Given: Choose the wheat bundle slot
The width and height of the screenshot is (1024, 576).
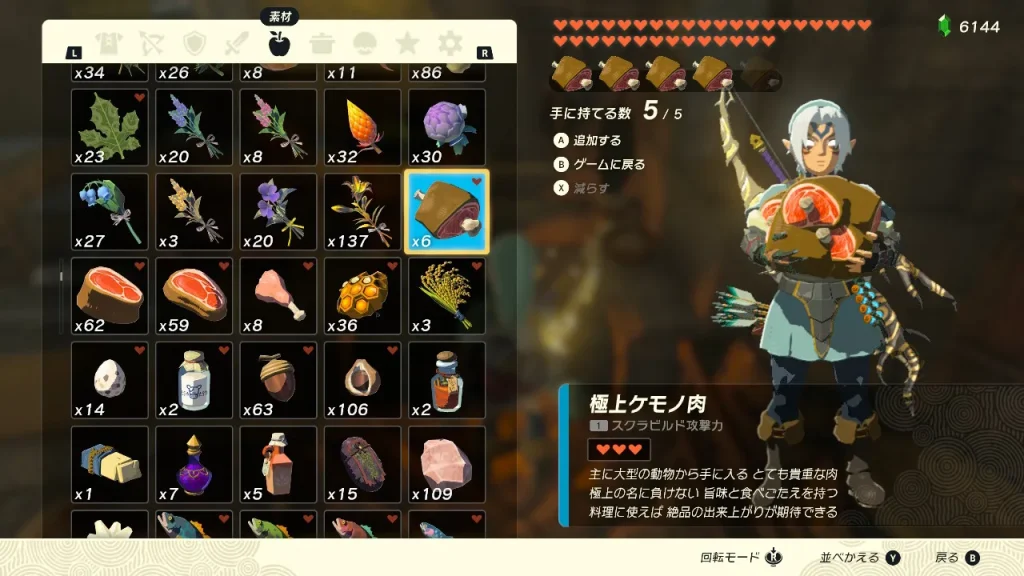Looking at the screenshot, I should click(446, 295).
